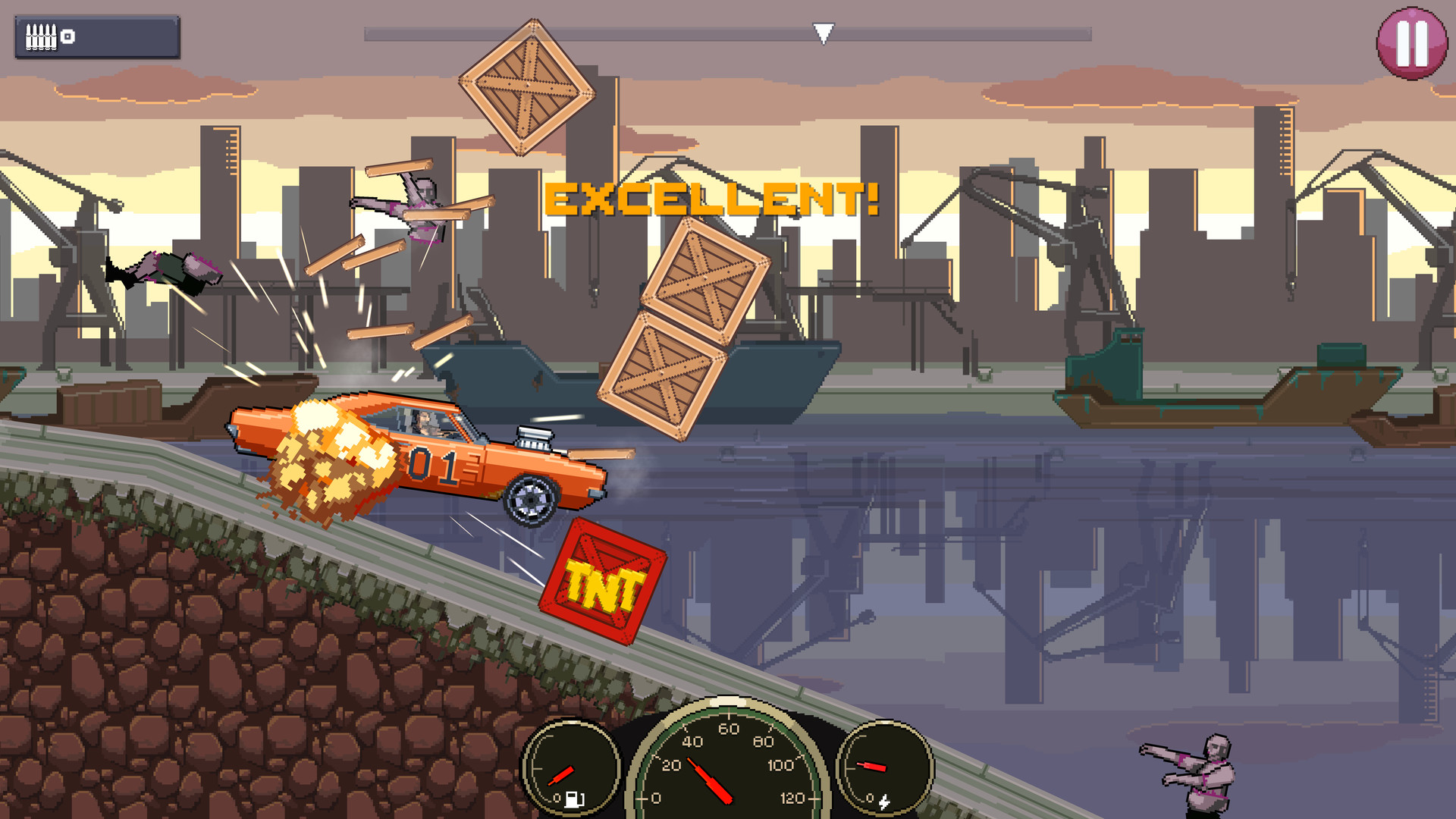Click the battery gauge needle
1456x819 pixels.
(x=872, y=766)
